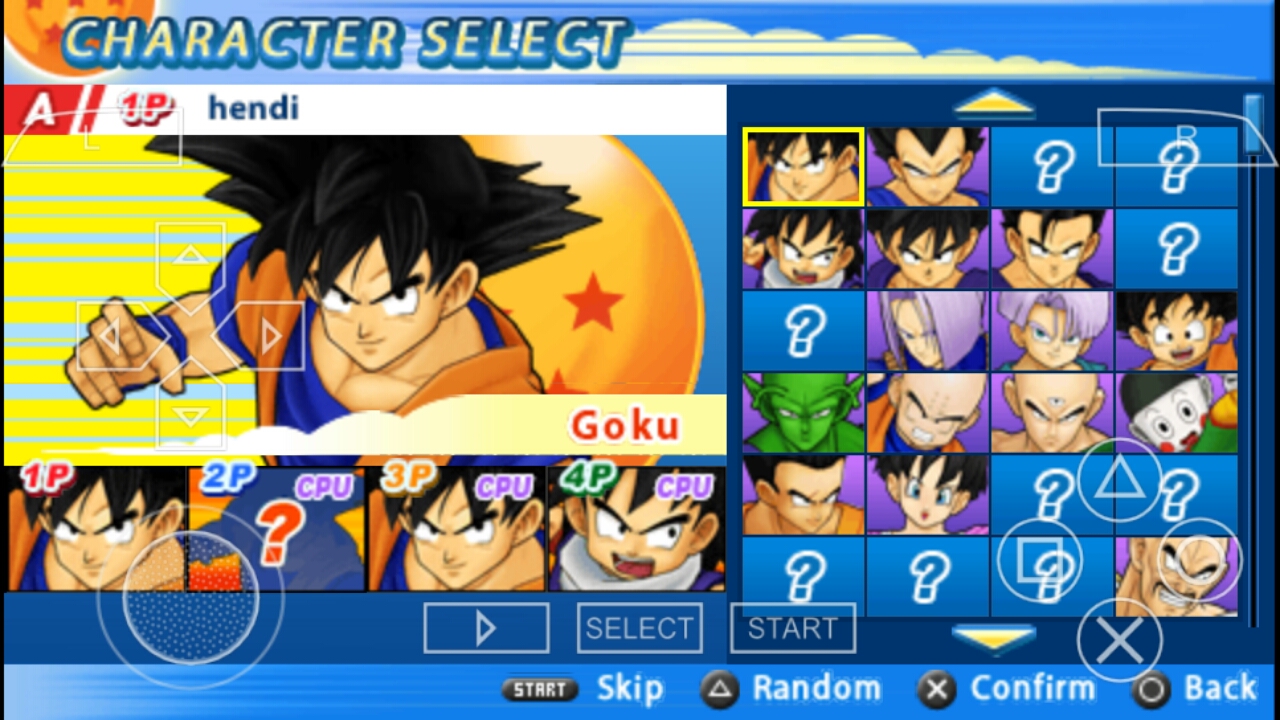The height and width of the screenshot is (720, 1280).
Task: Pick Piccolo from the character roster
Action: click(x=801, y=410)
